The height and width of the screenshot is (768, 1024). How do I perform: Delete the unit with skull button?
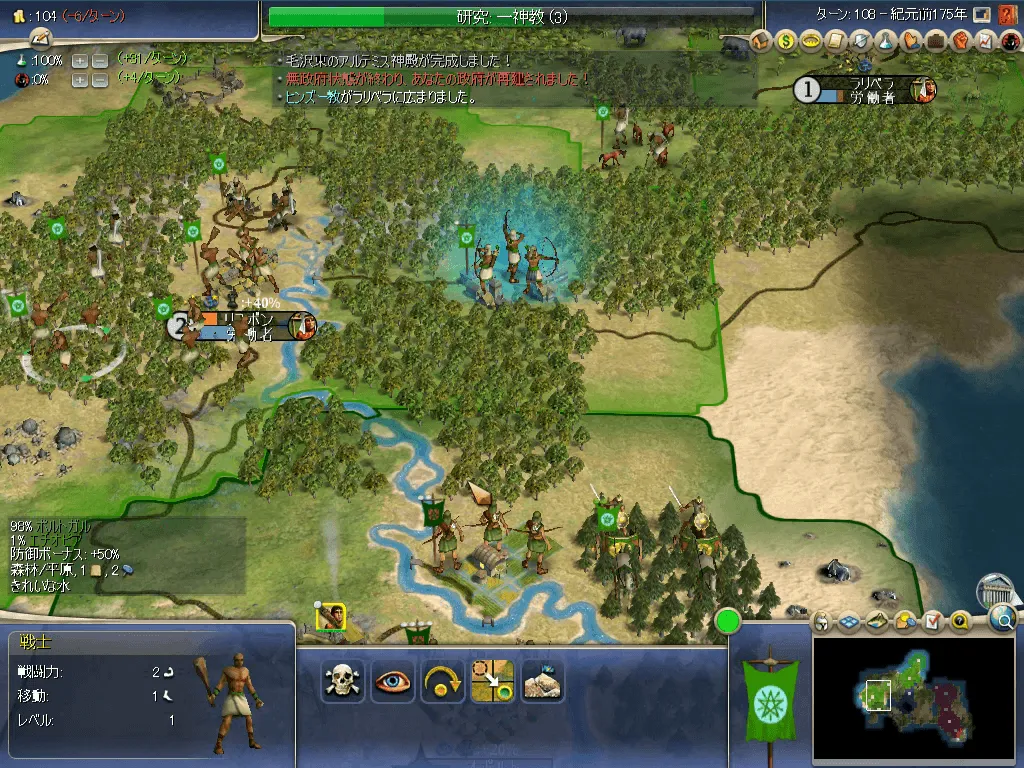(342, 681)
